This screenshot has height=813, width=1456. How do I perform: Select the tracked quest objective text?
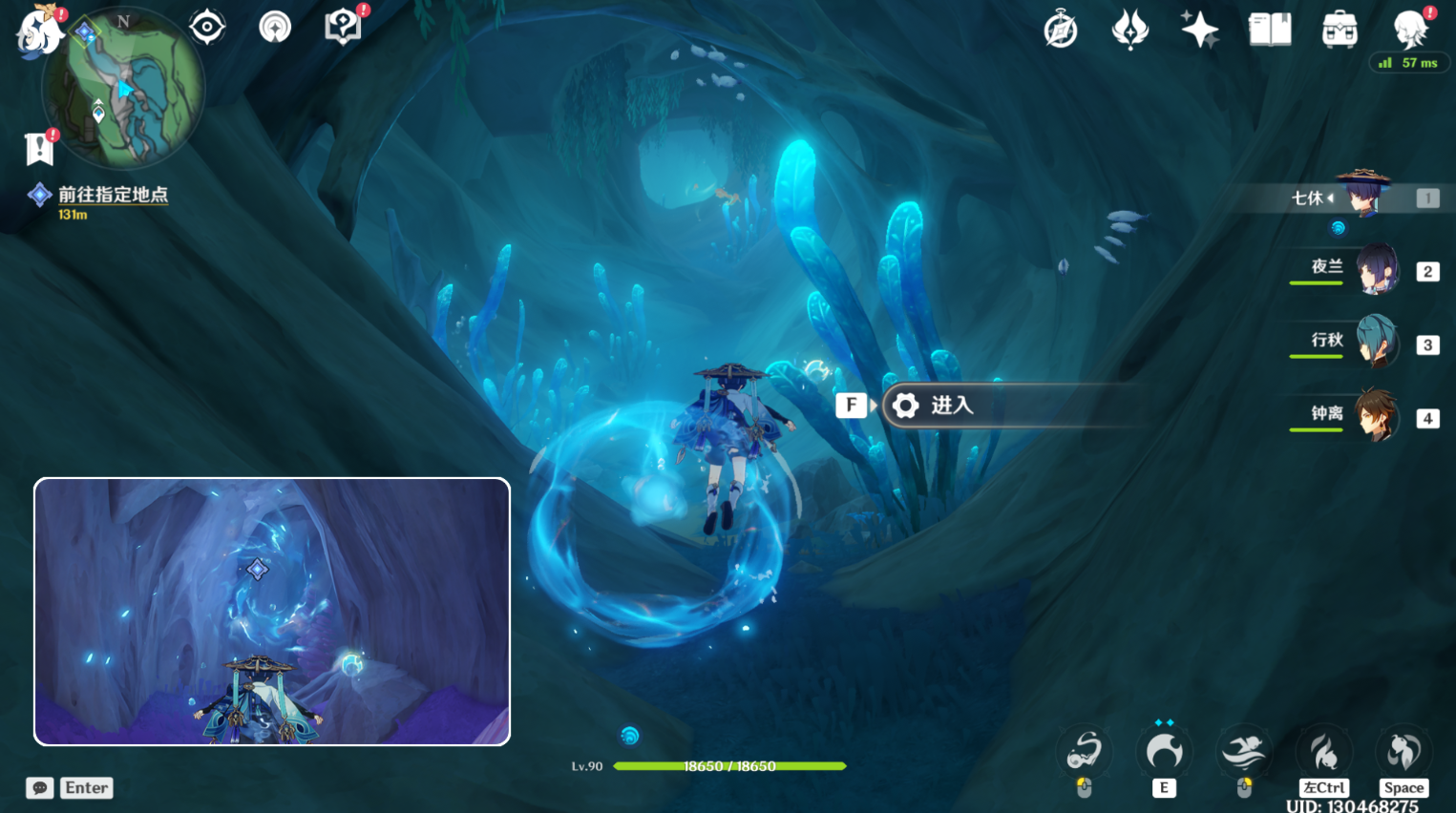tap(113, 195)
